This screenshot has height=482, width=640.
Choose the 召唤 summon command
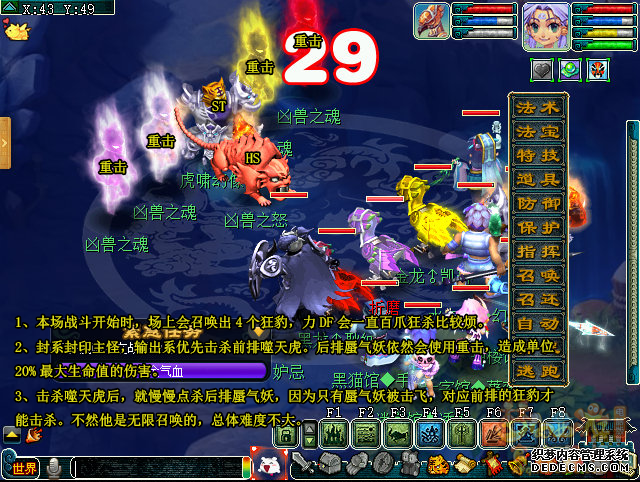pyautogui.click(x=539, y=276)
